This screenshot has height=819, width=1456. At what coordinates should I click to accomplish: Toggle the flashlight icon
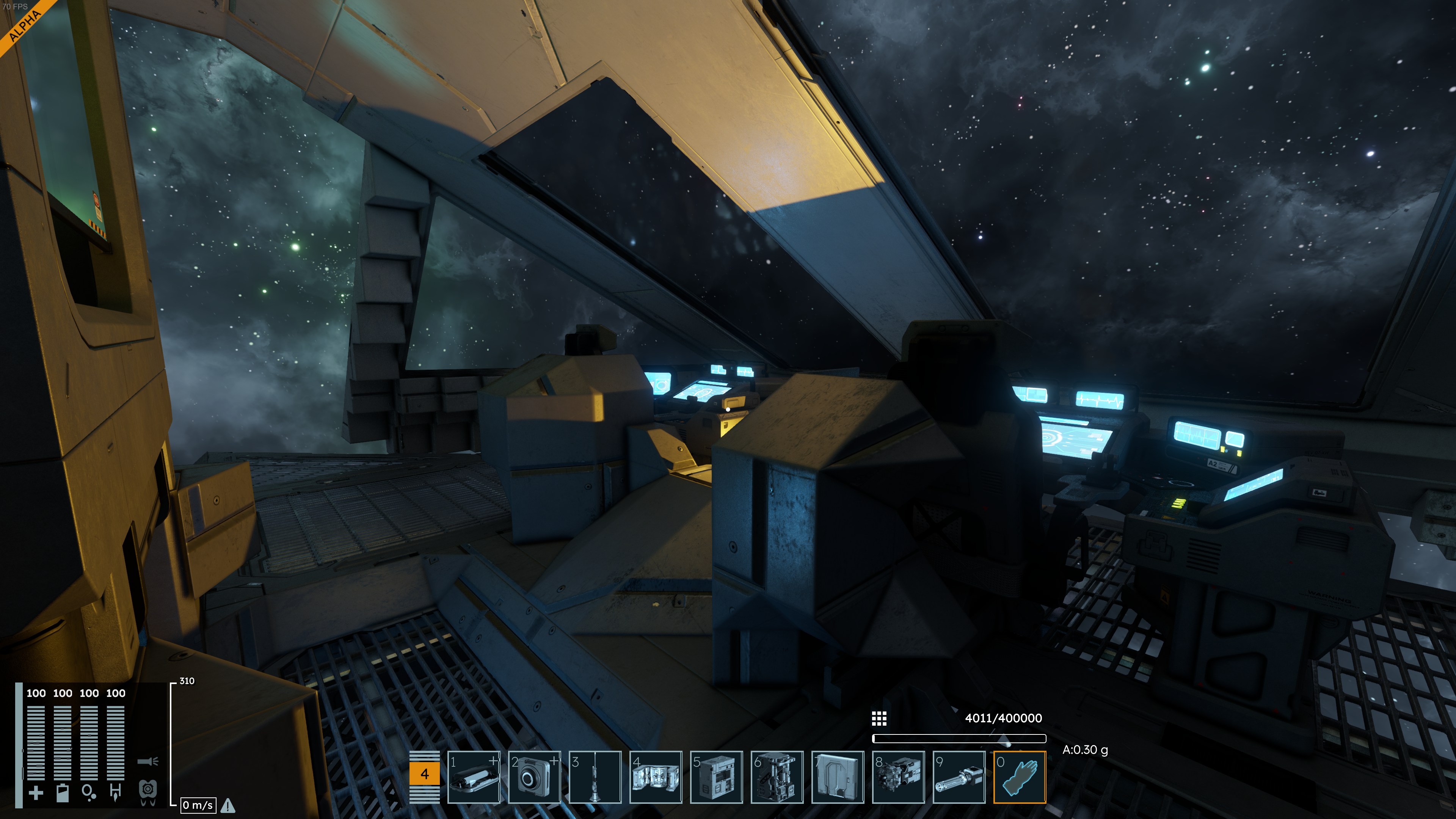[x=147, y=761]
